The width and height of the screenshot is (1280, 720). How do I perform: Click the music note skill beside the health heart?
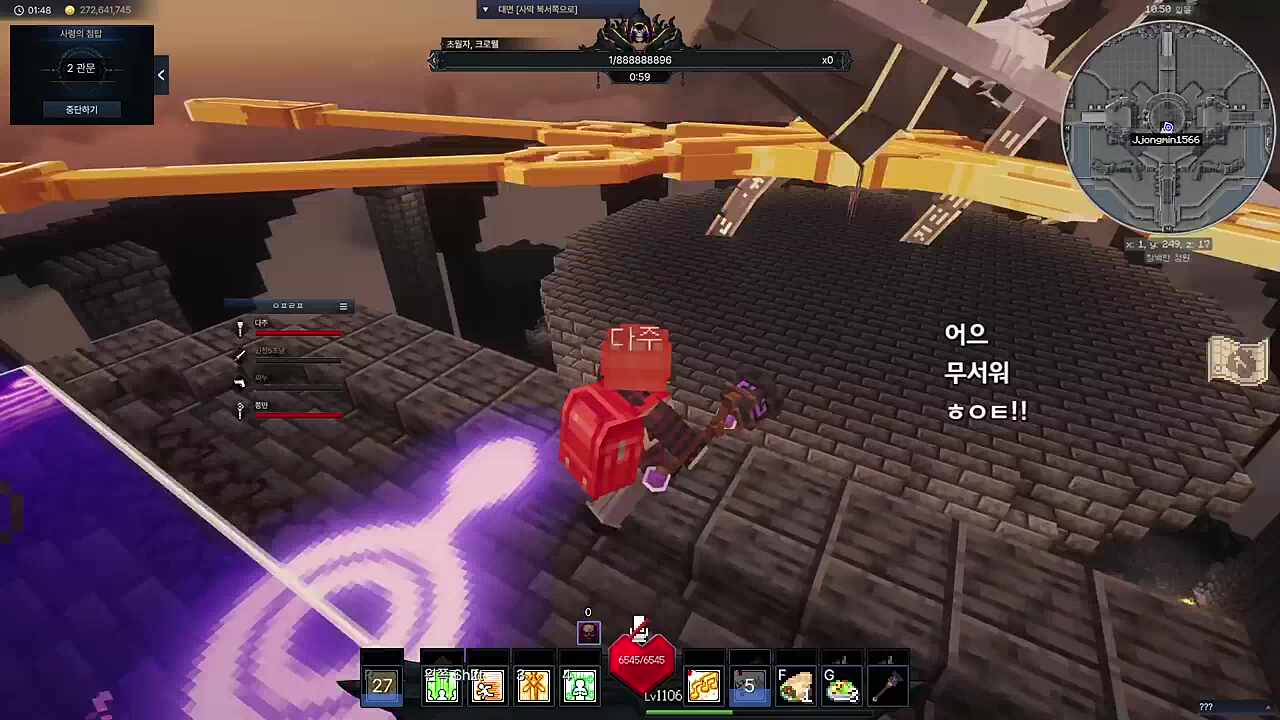[703, 684]
